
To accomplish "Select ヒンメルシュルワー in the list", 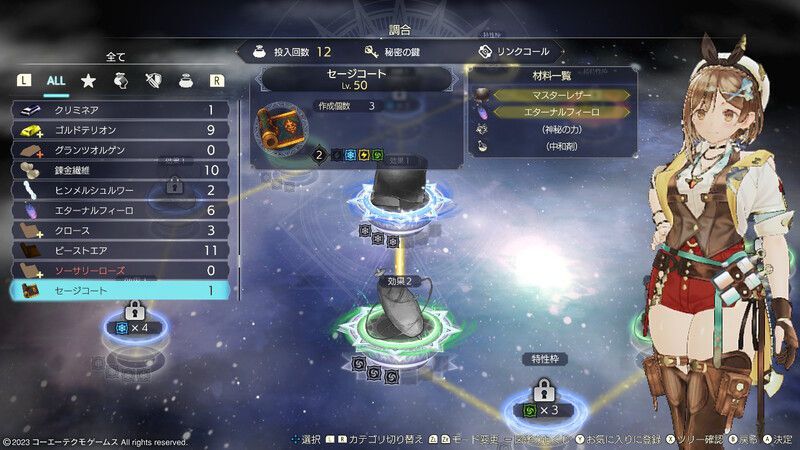I will coord(120,190).
